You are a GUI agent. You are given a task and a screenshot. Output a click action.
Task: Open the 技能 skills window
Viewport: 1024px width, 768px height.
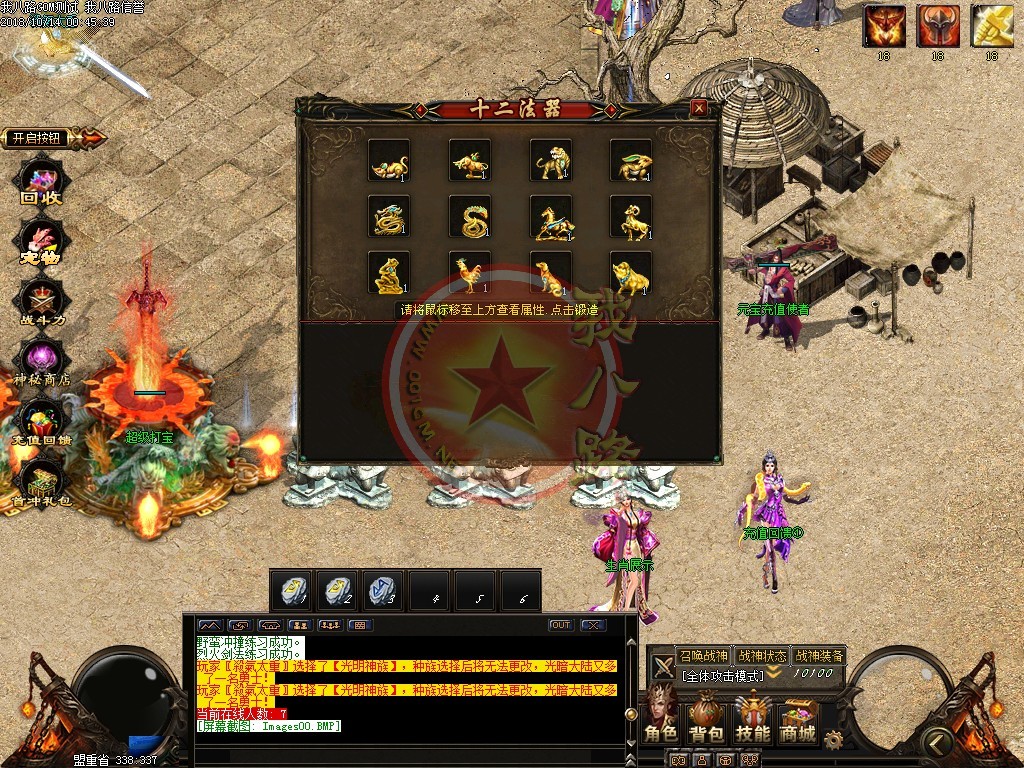point(753,717)
